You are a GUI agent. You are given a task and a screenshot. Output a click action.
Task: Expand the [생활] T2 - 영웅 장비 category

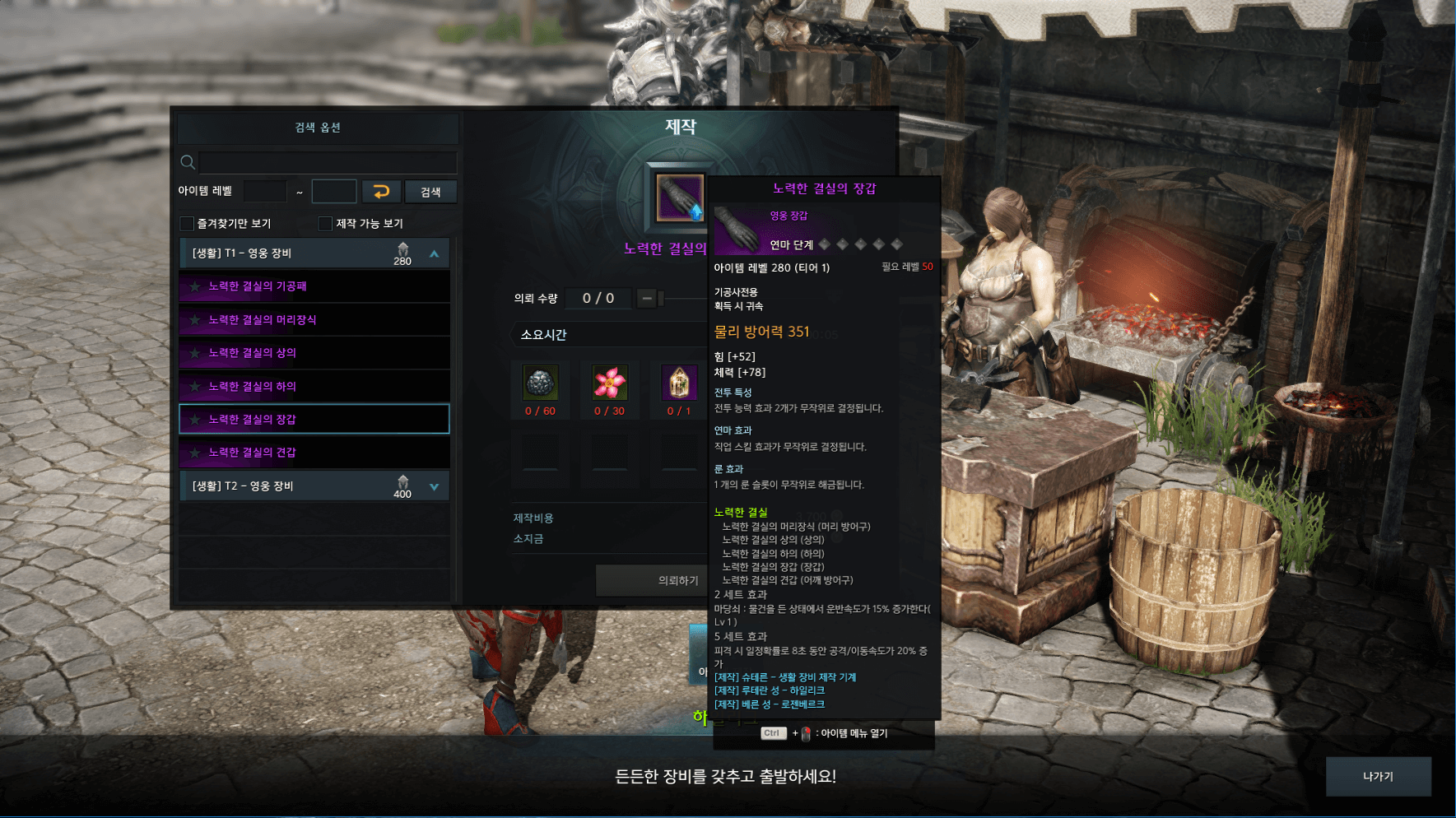click(434, 487)
